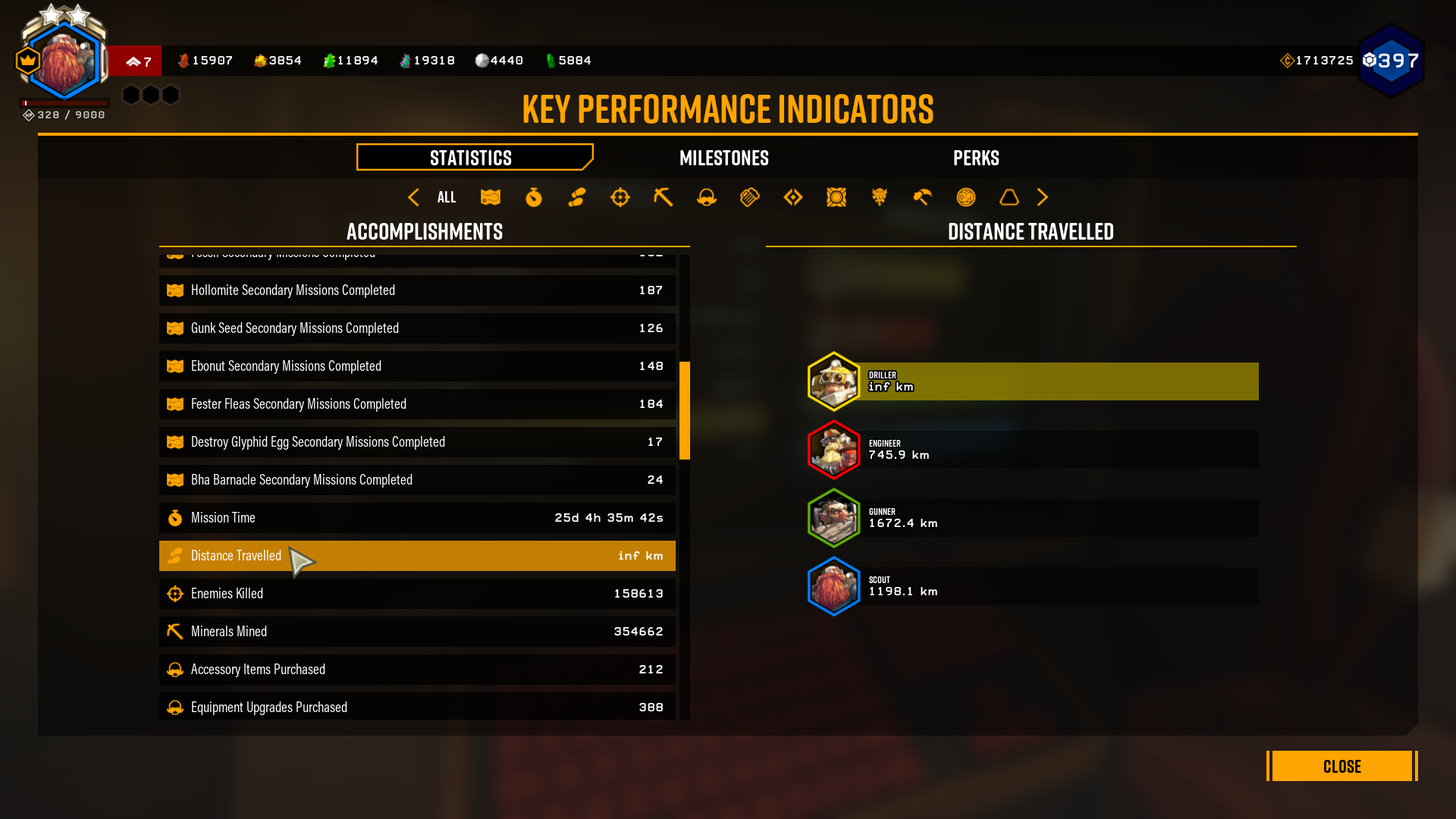Select the Equipment Upgrades Purchased row
1456x819 pixels.
(x=417, y=707)
